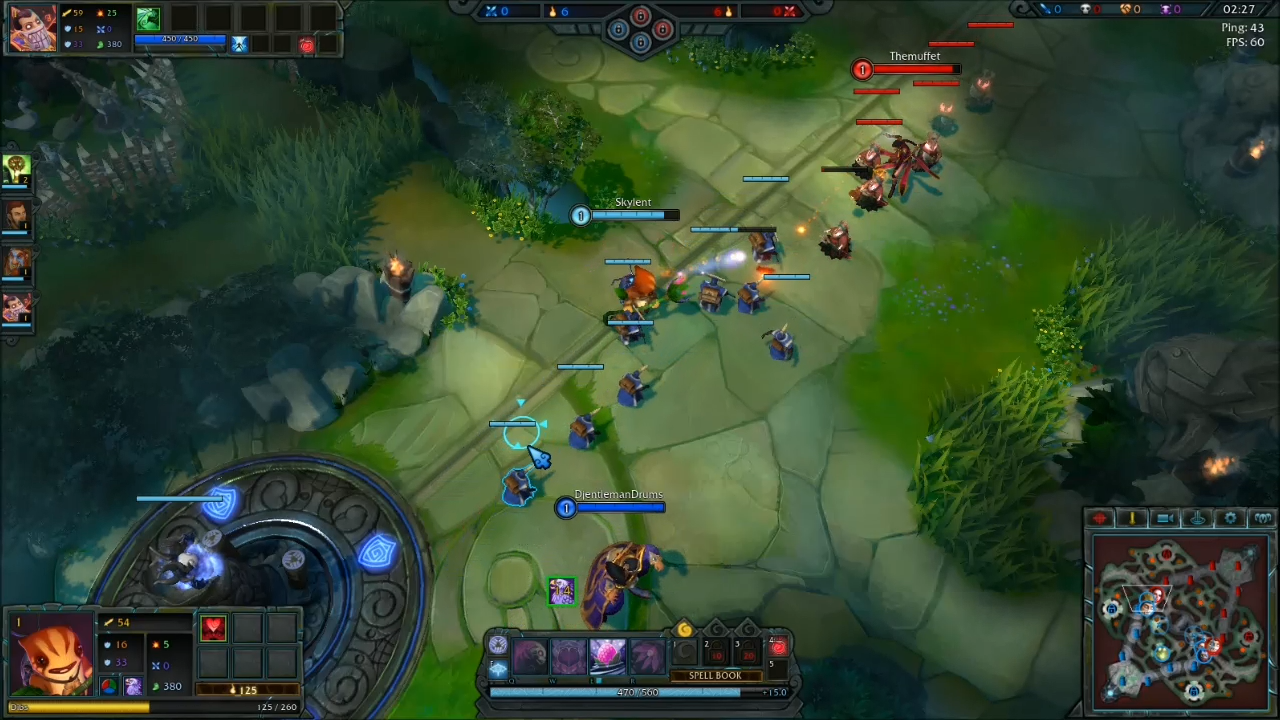Viewport: 1280px width, 720px height.
Task: Open the Spell Book
Action: 715,676
